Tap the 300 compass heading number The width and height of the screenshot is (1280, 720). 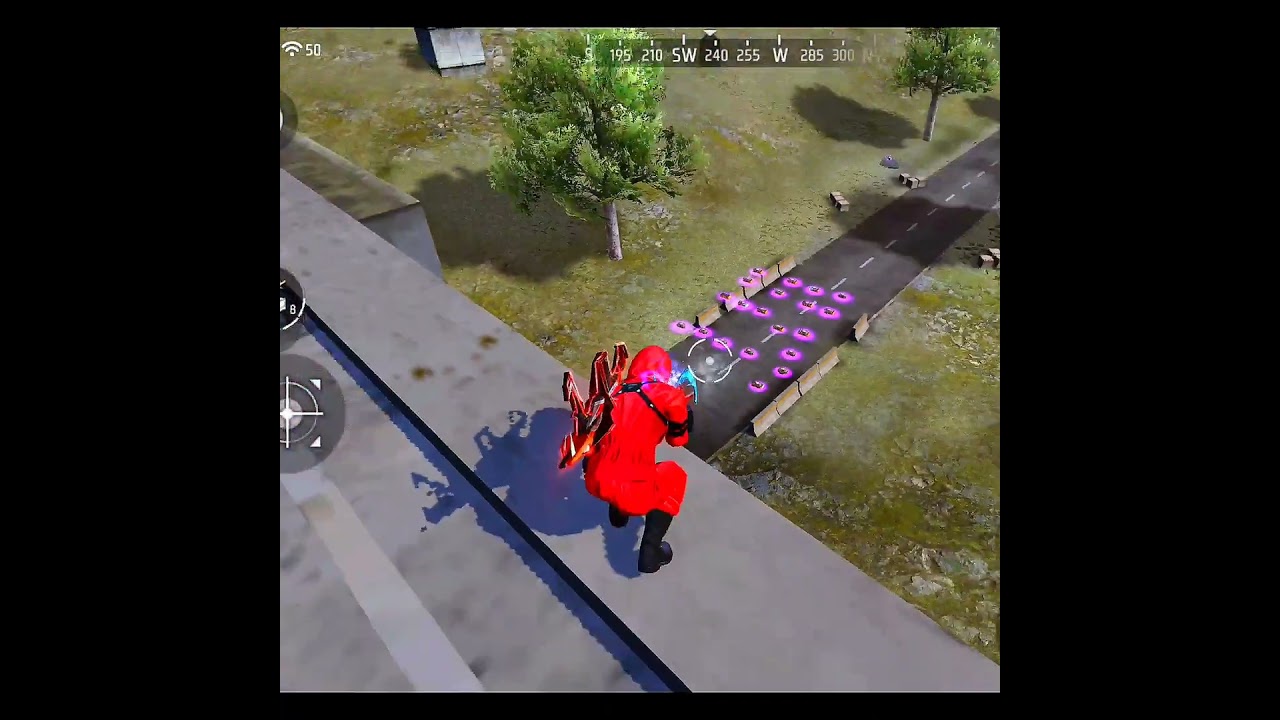coord(843,55)
